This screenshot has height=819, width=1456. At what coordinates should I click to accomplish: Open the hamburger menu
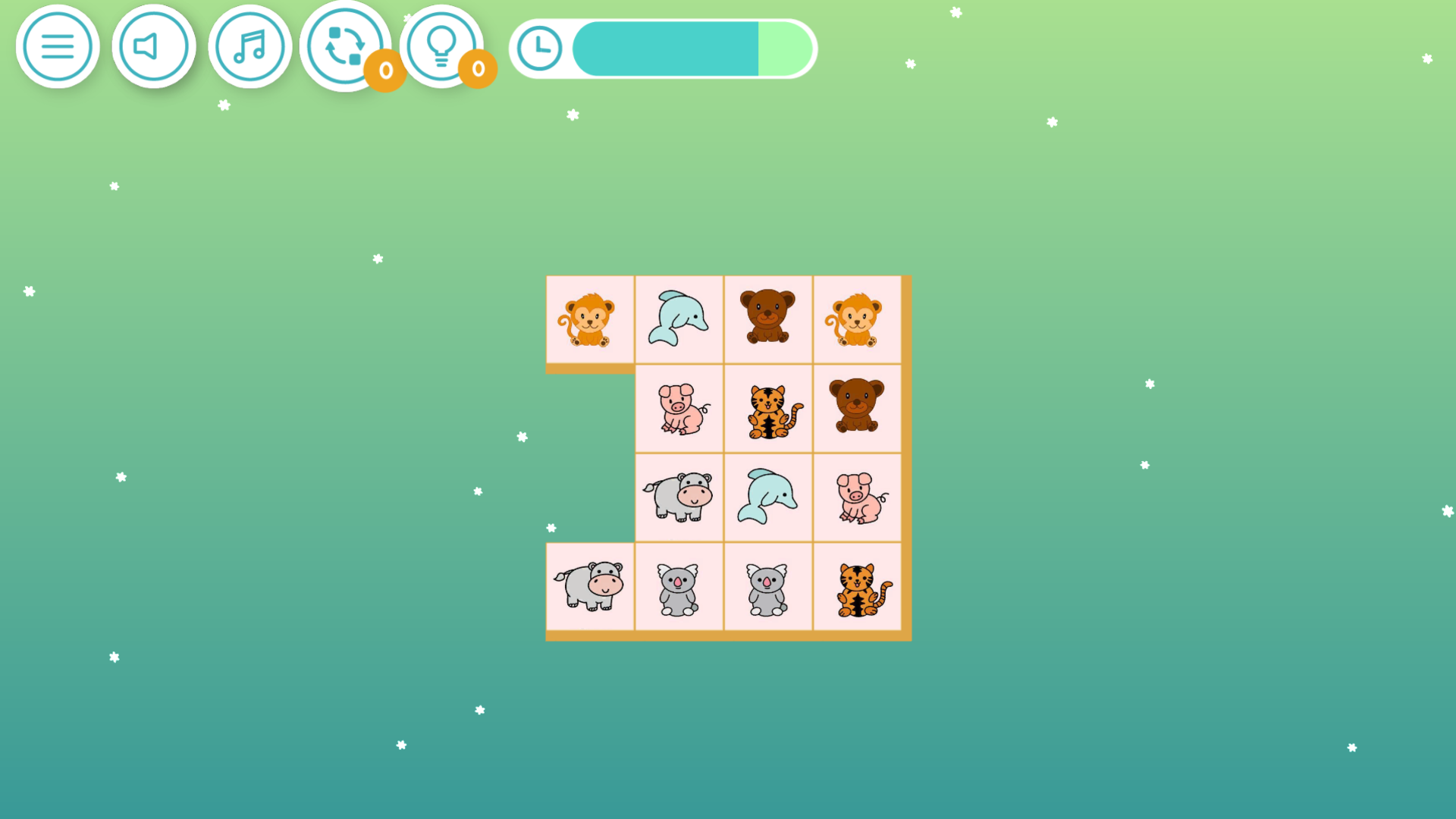(x=58, y=46)
